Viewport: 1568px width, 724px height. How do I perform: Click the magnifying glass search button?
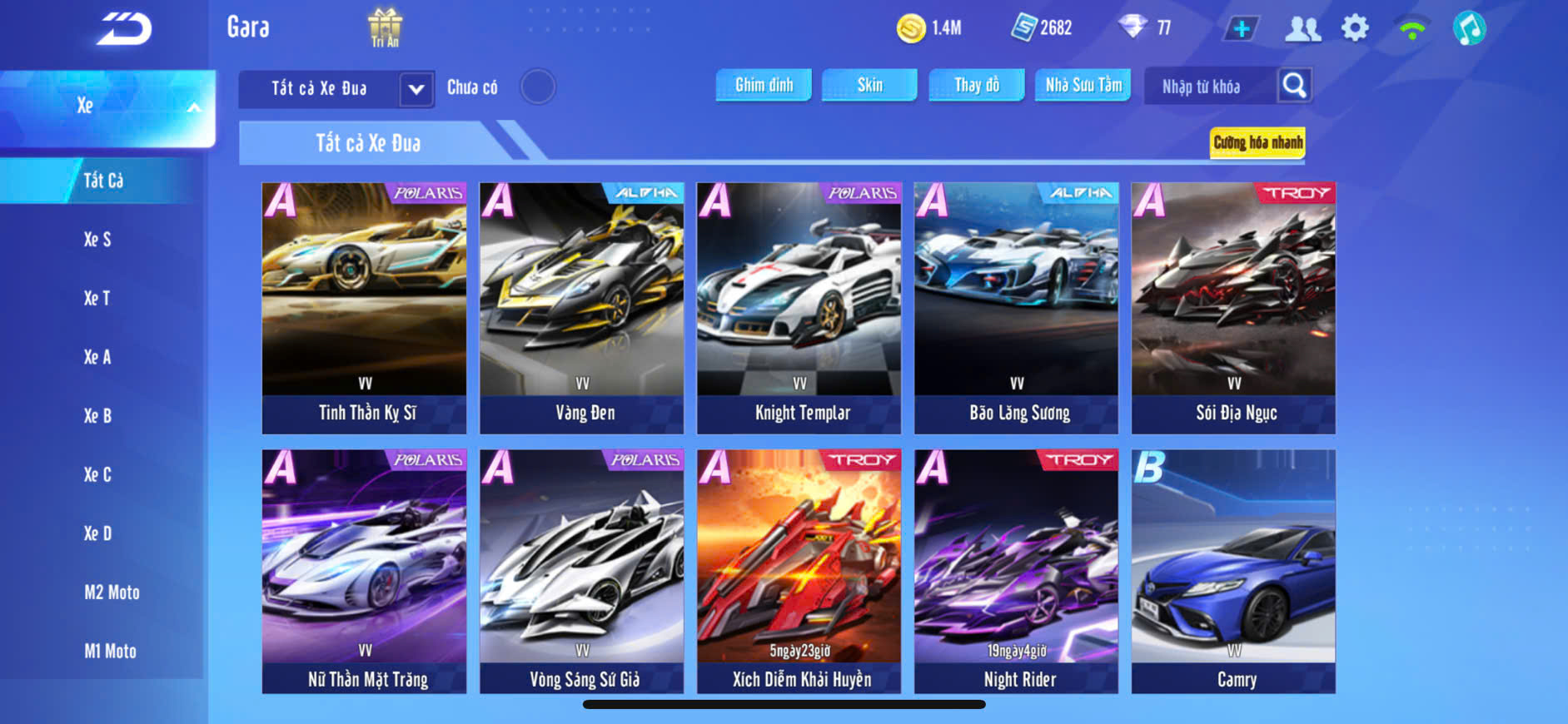coord(1294,85)
